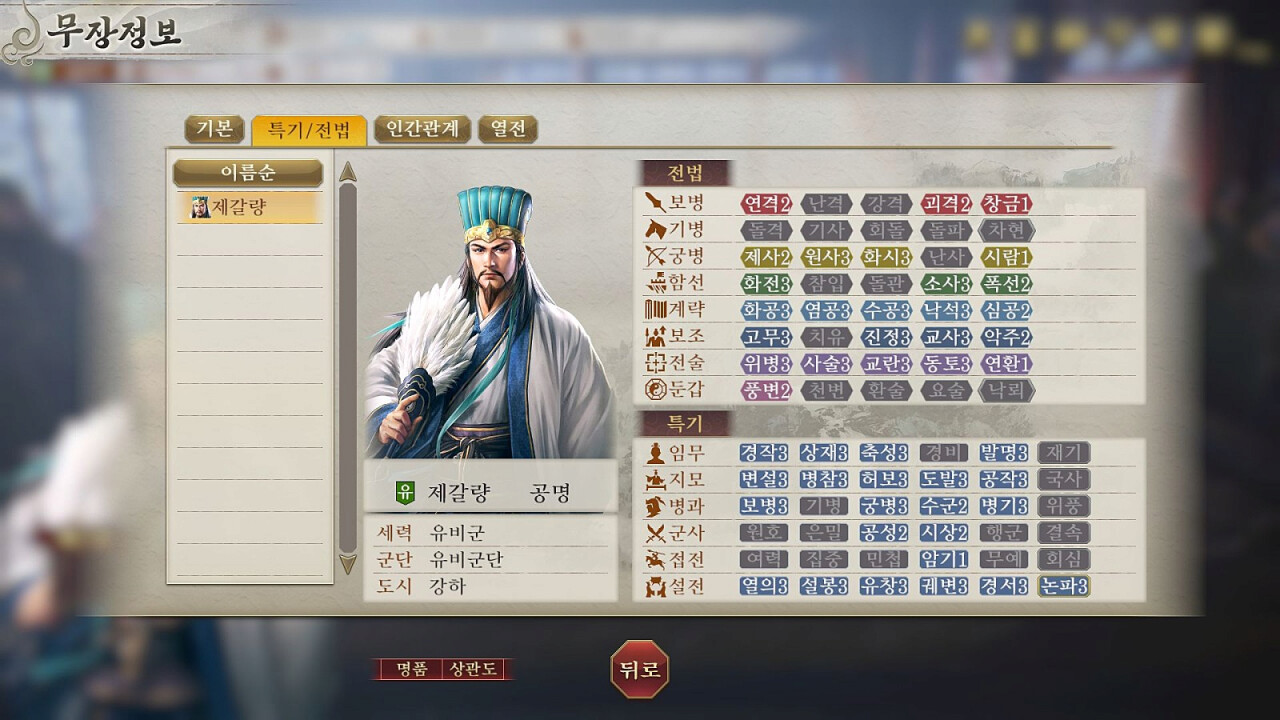Select 제갈량 in the officer list
1280x720 pixels.
click(248, 207)
